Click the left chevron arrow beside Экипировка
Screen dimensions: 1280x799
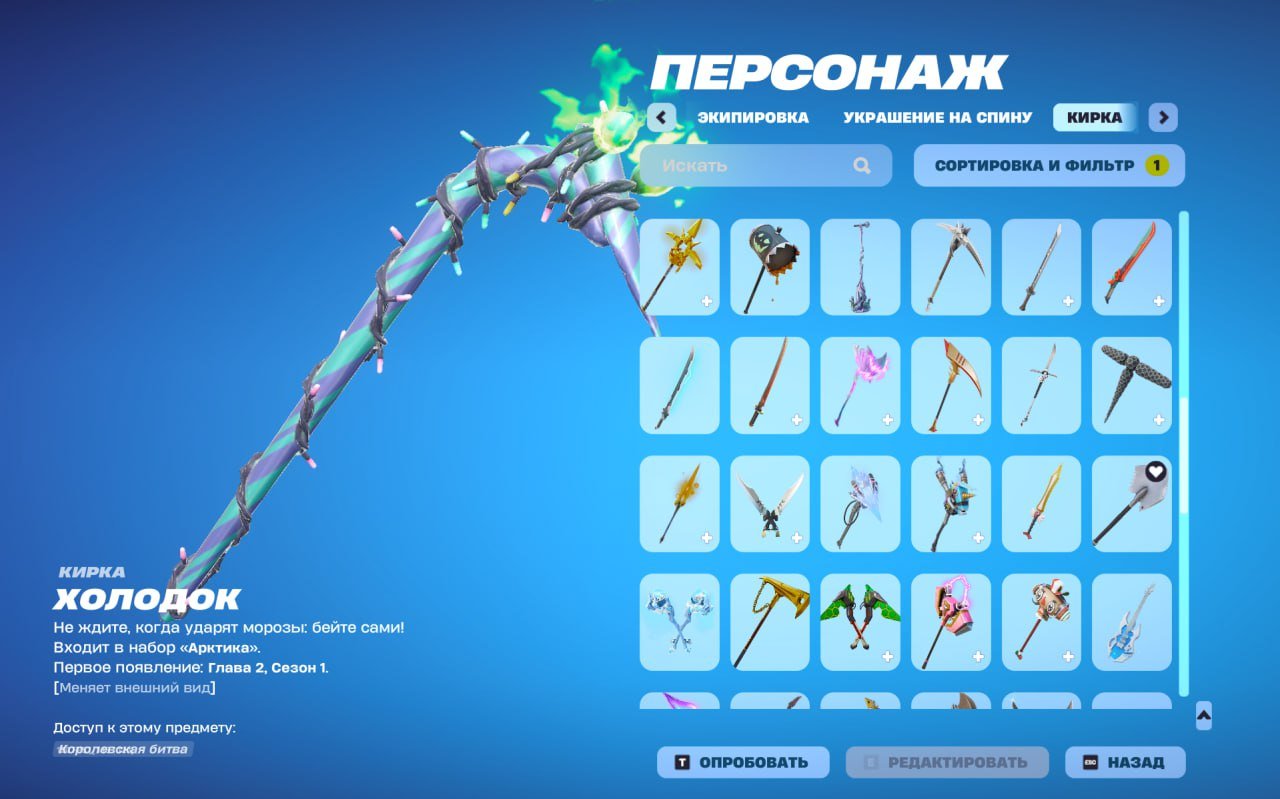coord(661,118)
